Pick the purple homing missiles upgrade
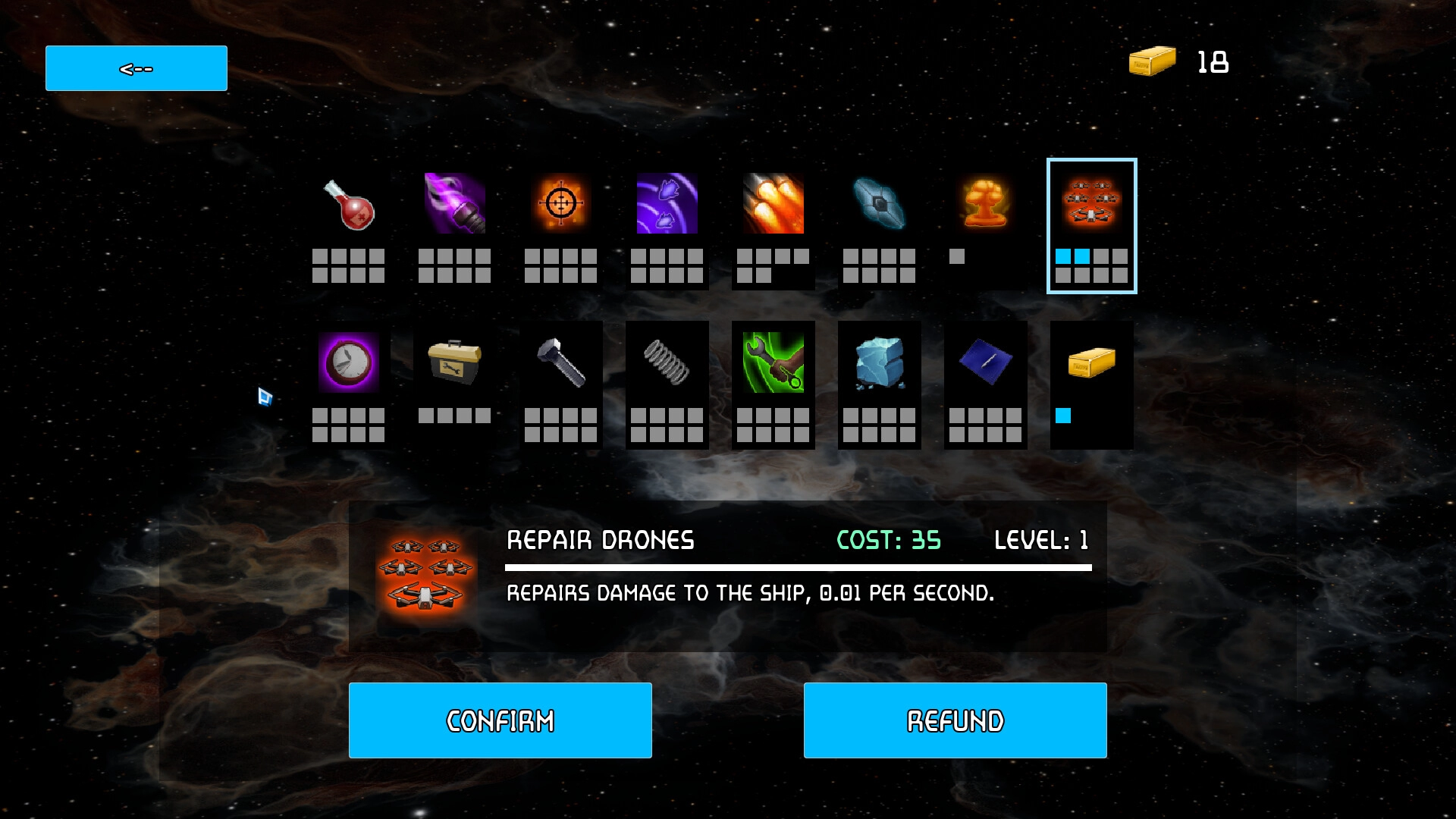 667,203
